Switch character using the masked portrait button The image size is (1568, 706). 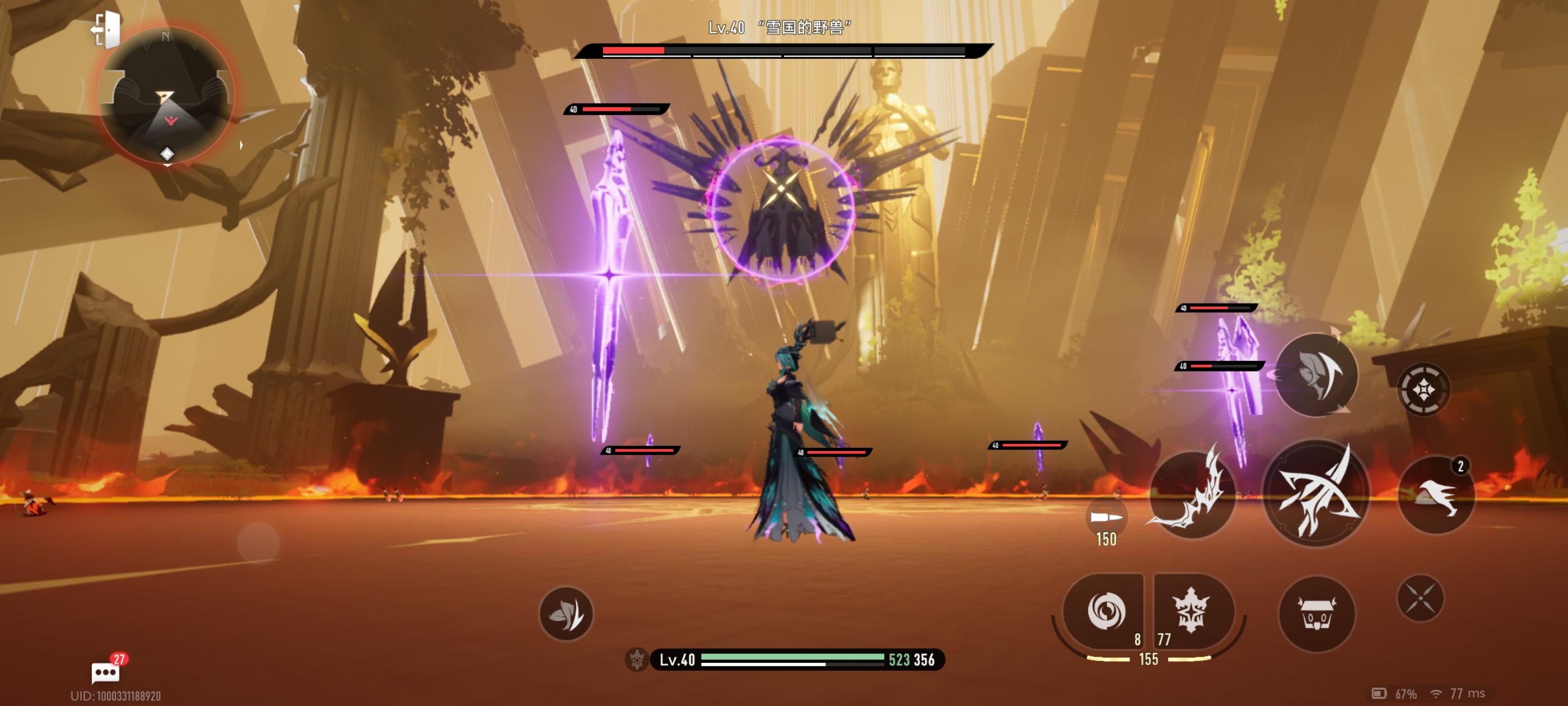(1316, 375)
